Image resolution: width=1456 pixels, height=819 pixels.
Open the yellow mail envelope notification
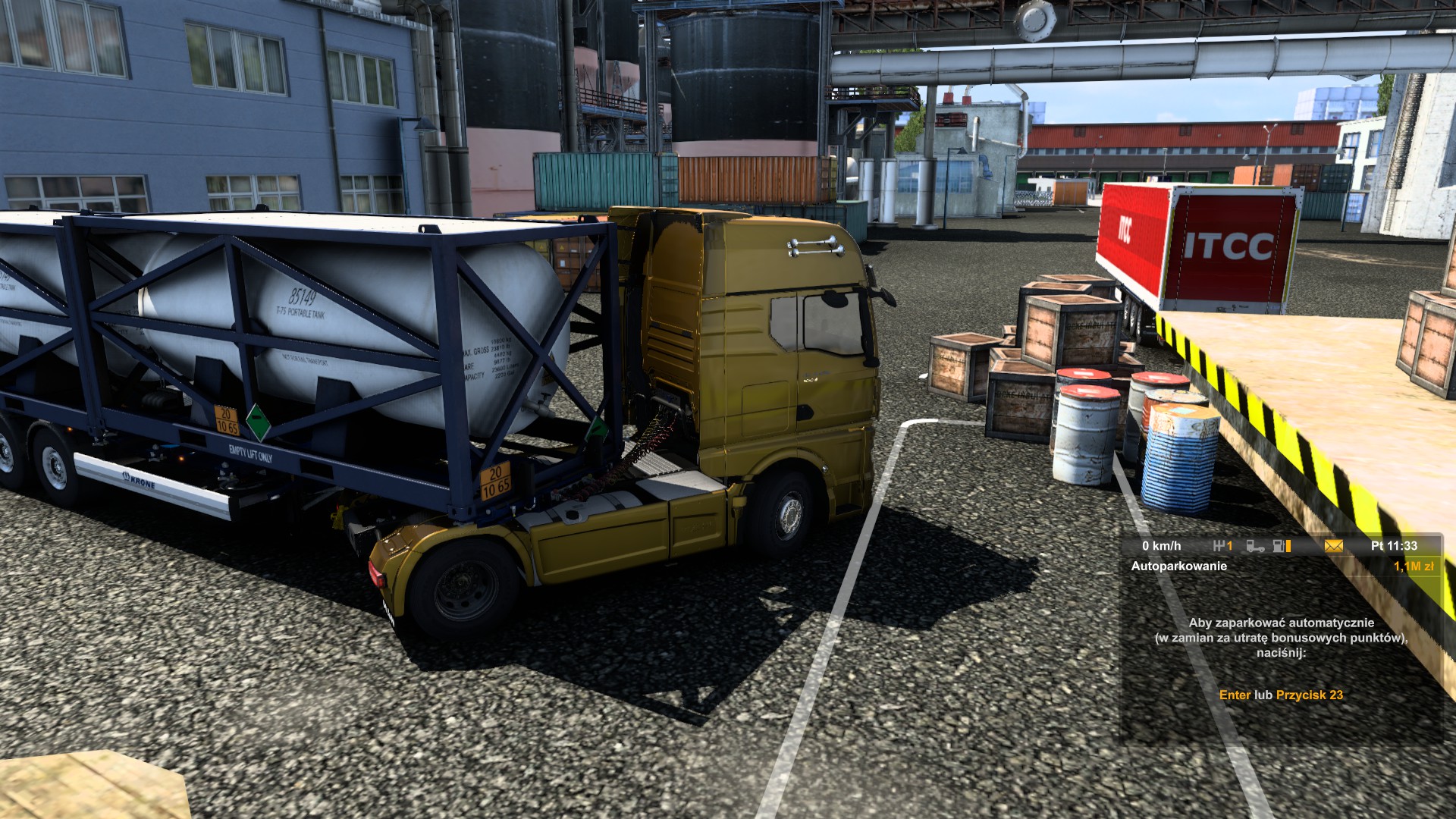pyautogui.click(x=1333, y=546)
